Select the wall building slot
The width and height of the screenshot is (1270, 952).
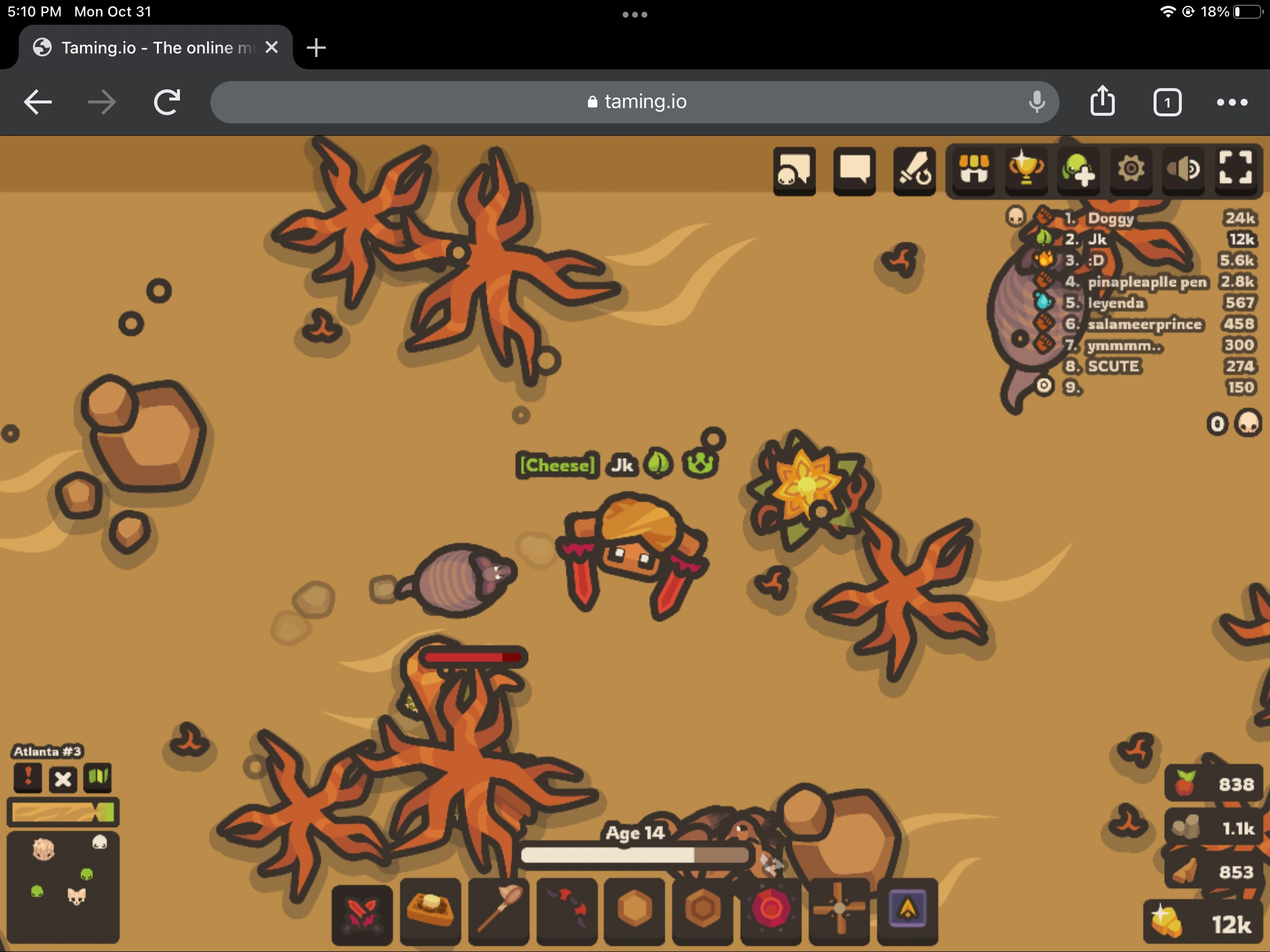(x=635, y=911)
